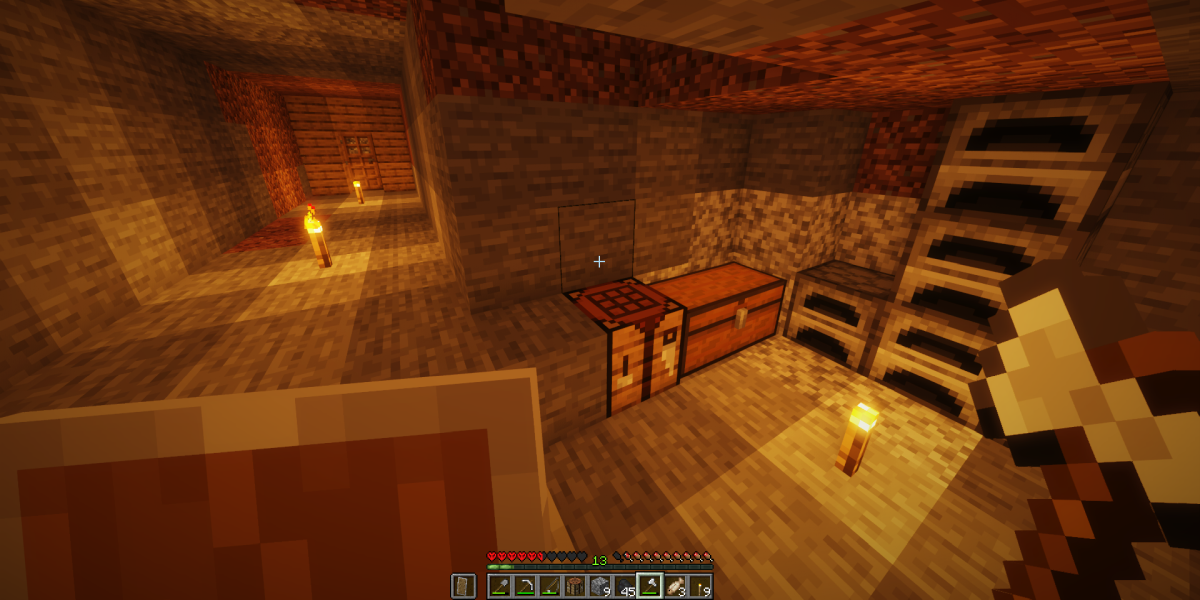Click the shield in the offhand slot
This screenshot has width=1200, height=600.
[x=463, y=586]
